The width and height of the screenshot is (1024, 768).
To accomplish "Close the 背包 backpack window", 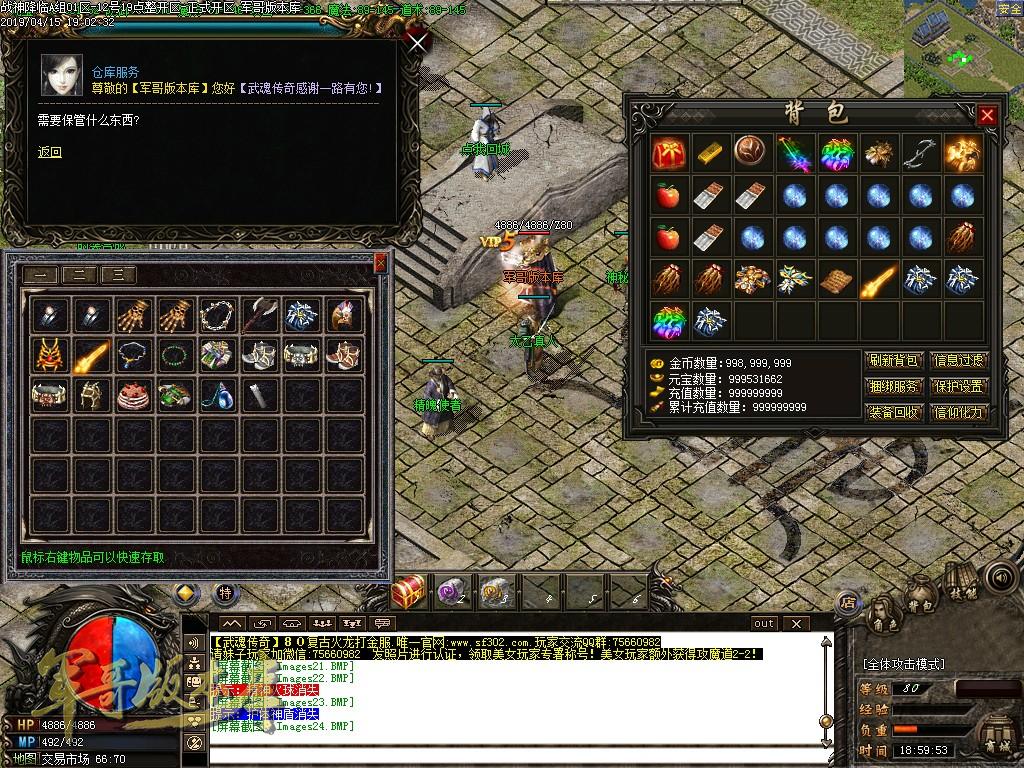I will [x=987, y=115].
